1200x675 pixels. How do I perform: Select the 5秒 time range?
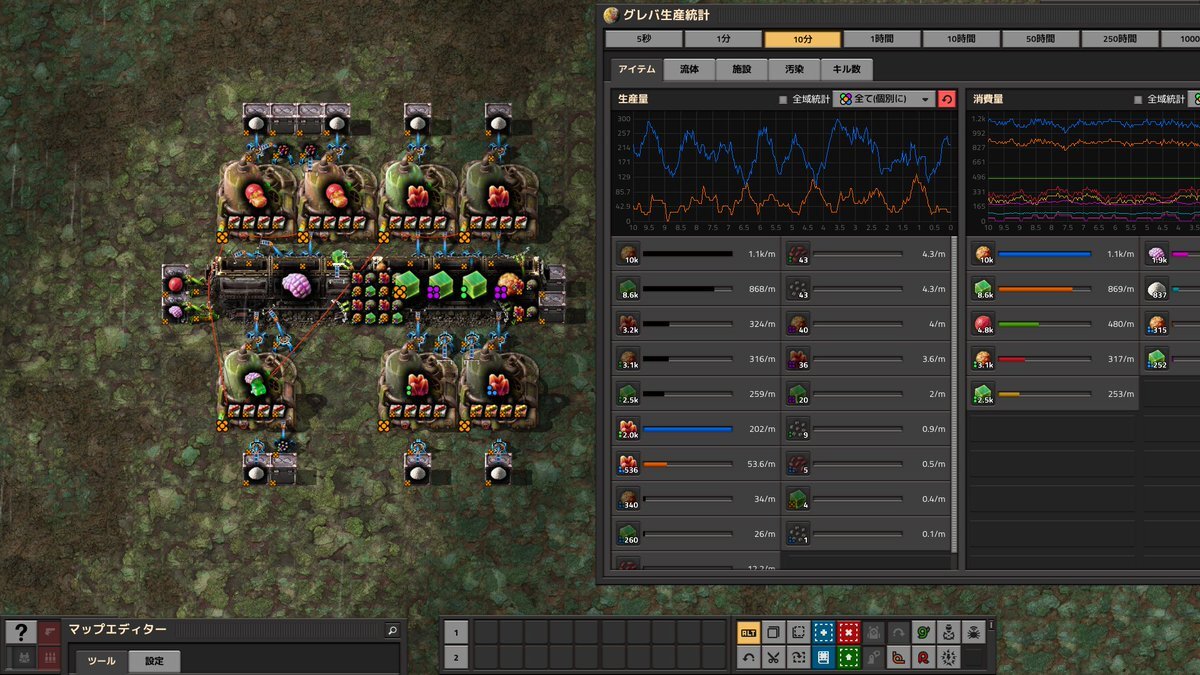click(644, 39)
